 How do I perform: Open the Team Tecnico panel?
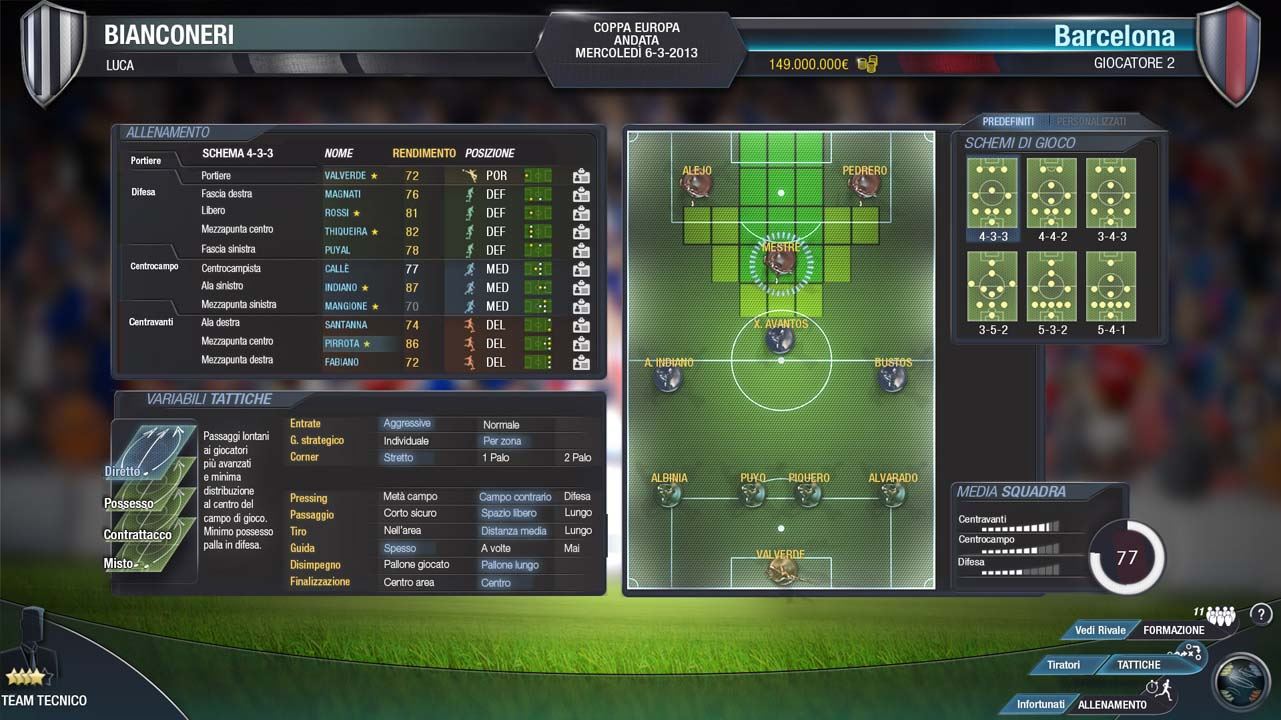pos(44,700)
